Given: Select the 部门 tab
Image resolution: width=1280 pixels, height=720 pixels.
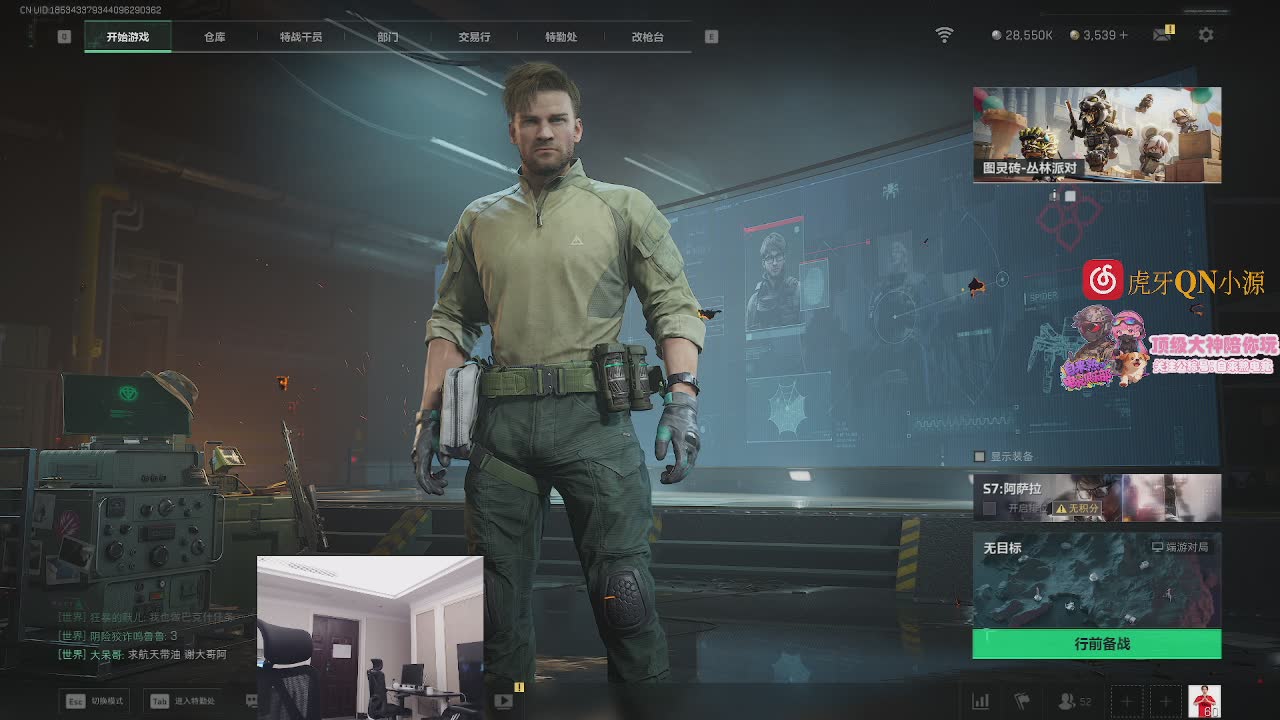Looking at the screenshot, I should click(388, 37).
